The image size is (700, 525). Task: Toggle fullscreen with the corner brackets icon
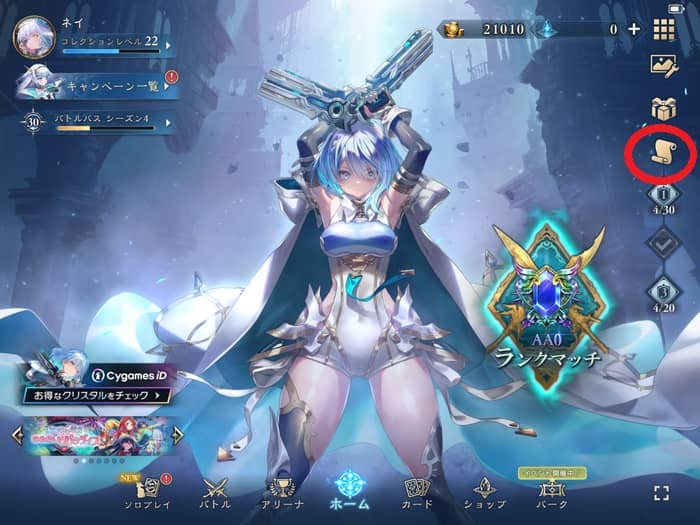point(660,492)
